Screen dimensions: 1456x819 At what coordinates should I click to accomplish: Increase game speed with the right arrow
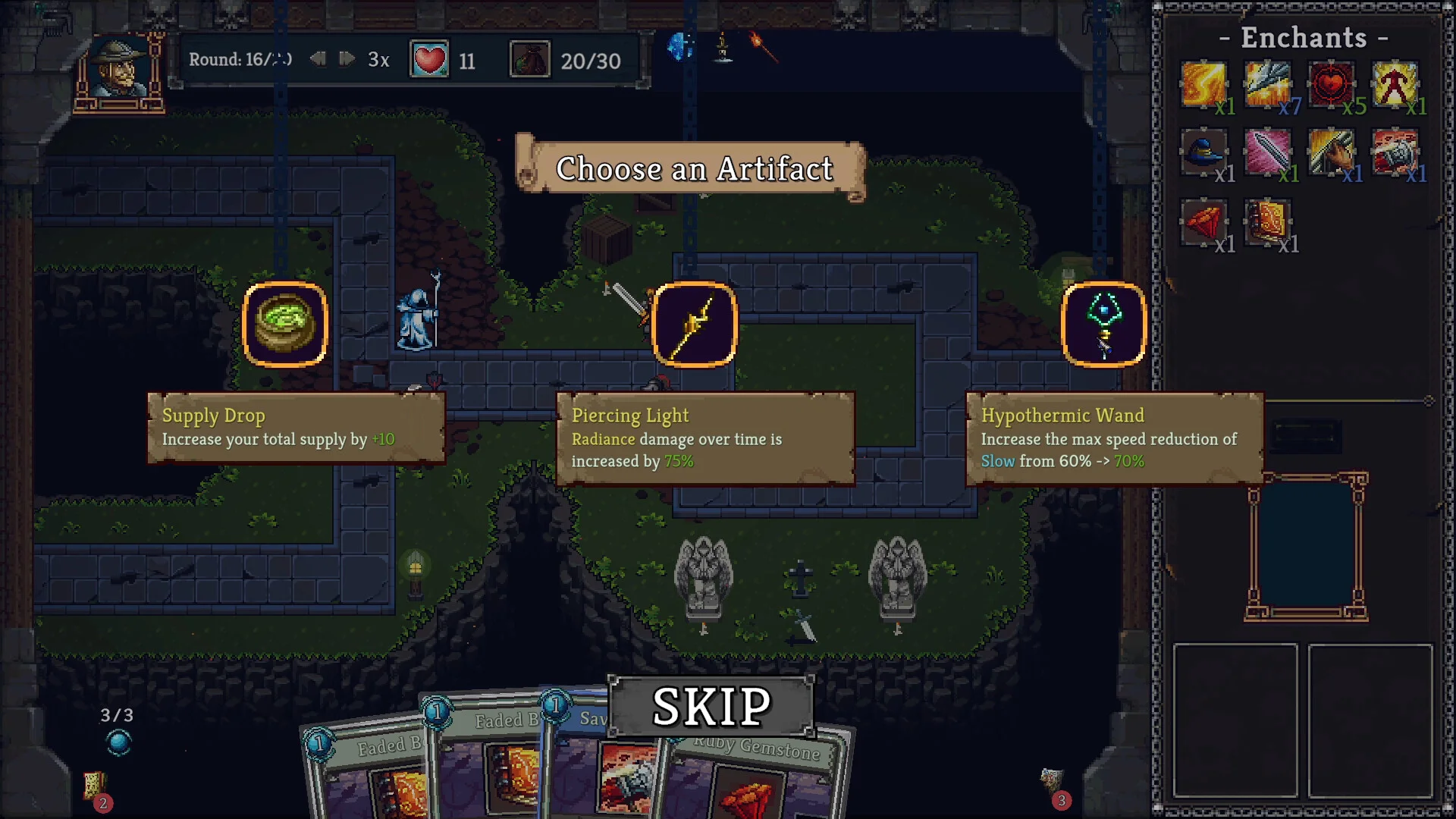click(347, 59)
